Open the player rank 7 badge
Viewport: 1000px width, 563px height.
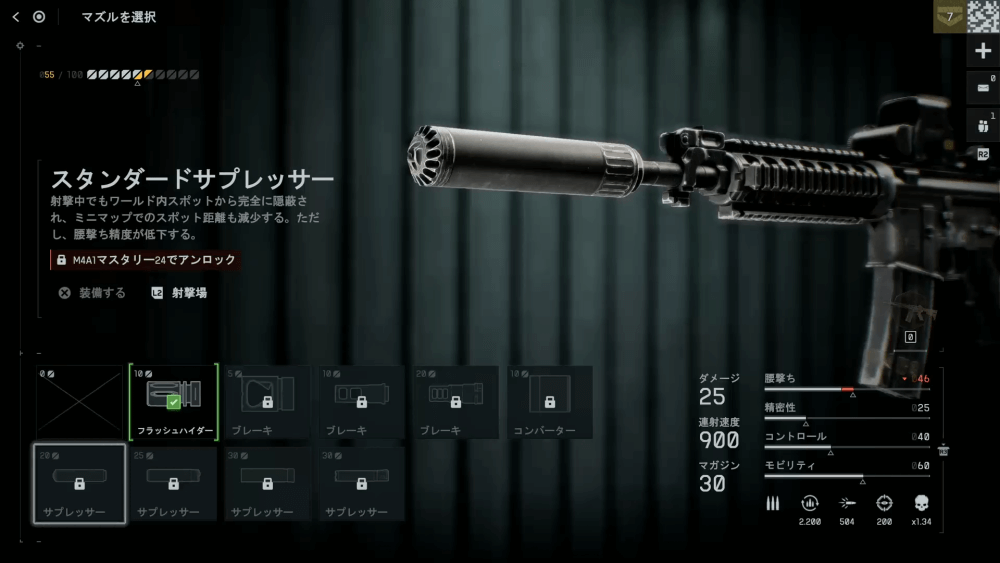(x=949, y=17)
